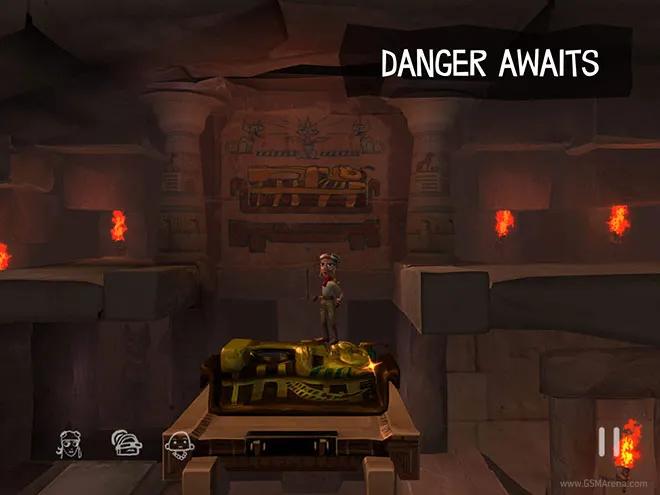Switch to the bald character with necklace
Image resolution: width=660 pixels, height=495 pixels.
178,442
